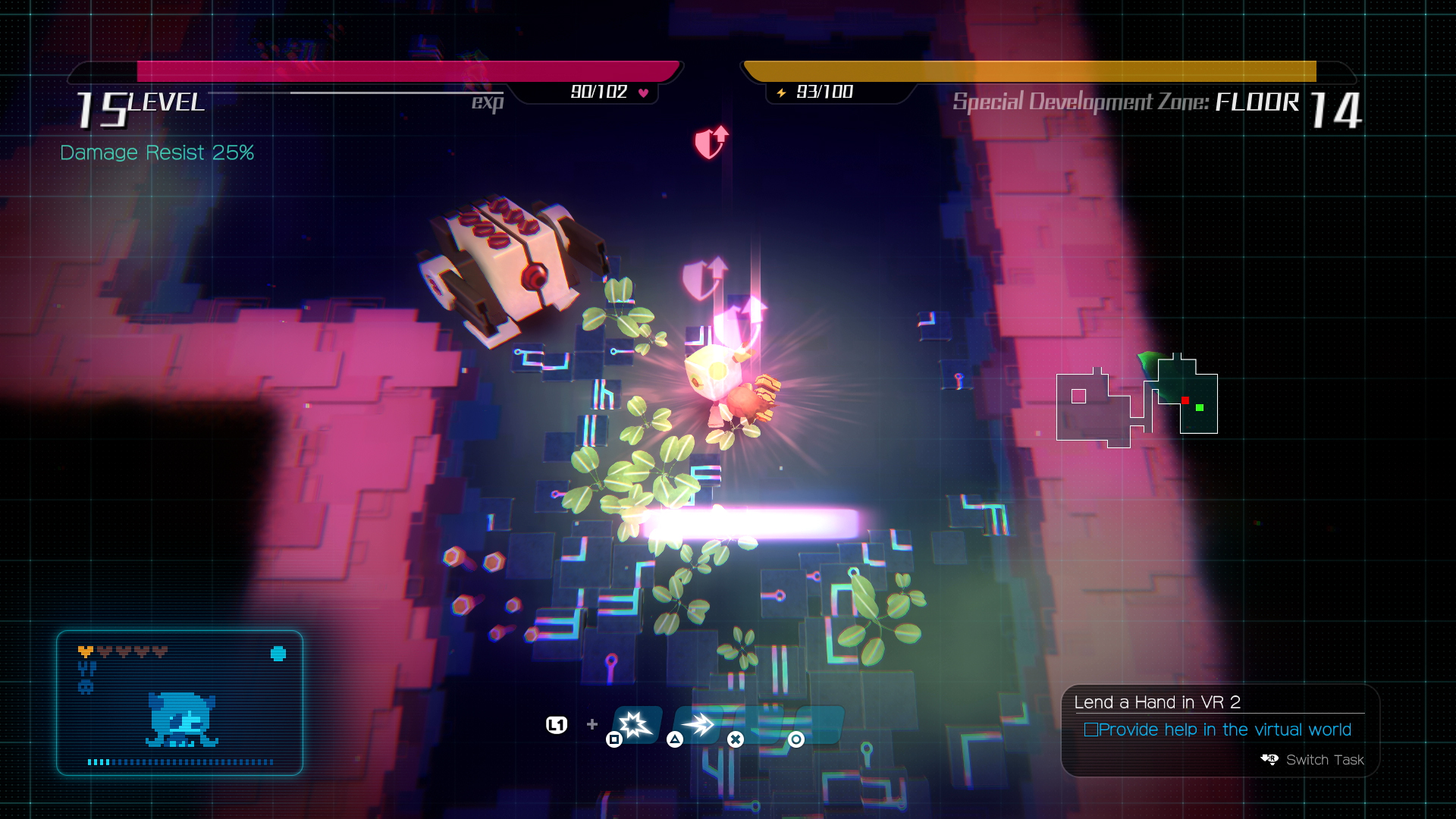Viewport: 1456px width, 819px height.
Task: Click the Damage Resist 25% buff label
Action: [x=157, y=152]
